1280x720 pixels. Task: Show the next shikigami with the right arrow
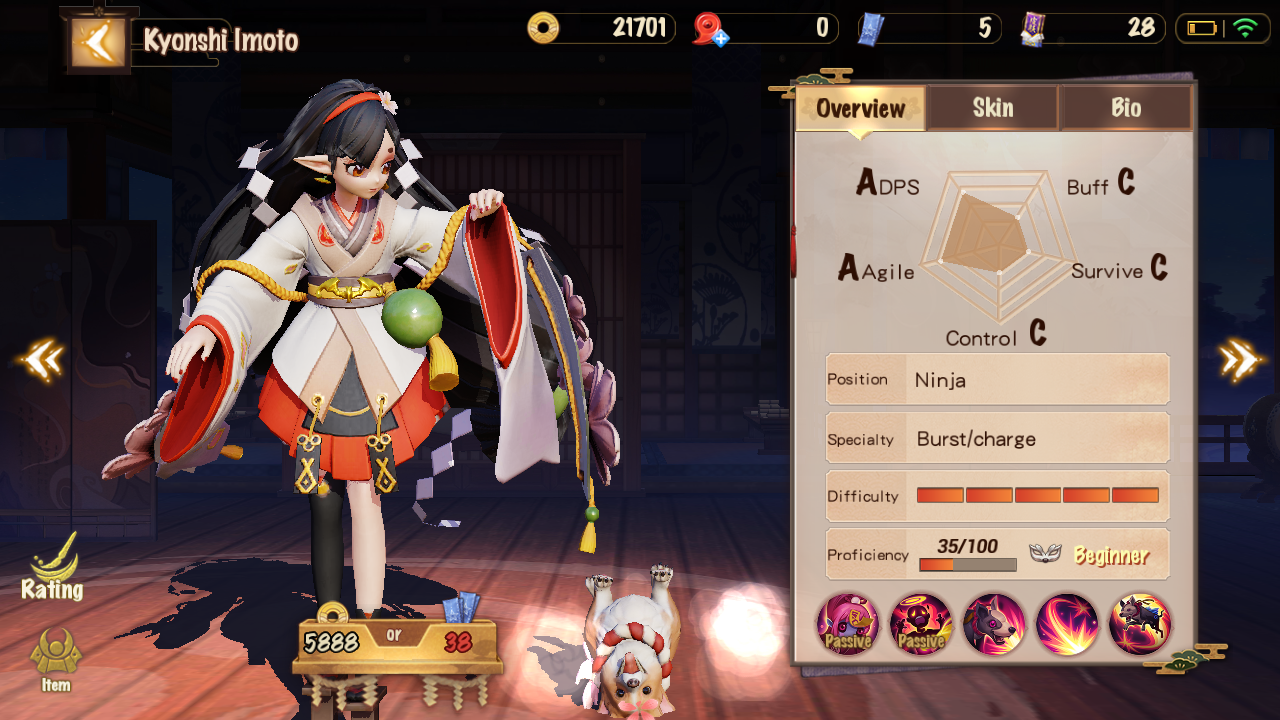click(x=1239, y=360)
